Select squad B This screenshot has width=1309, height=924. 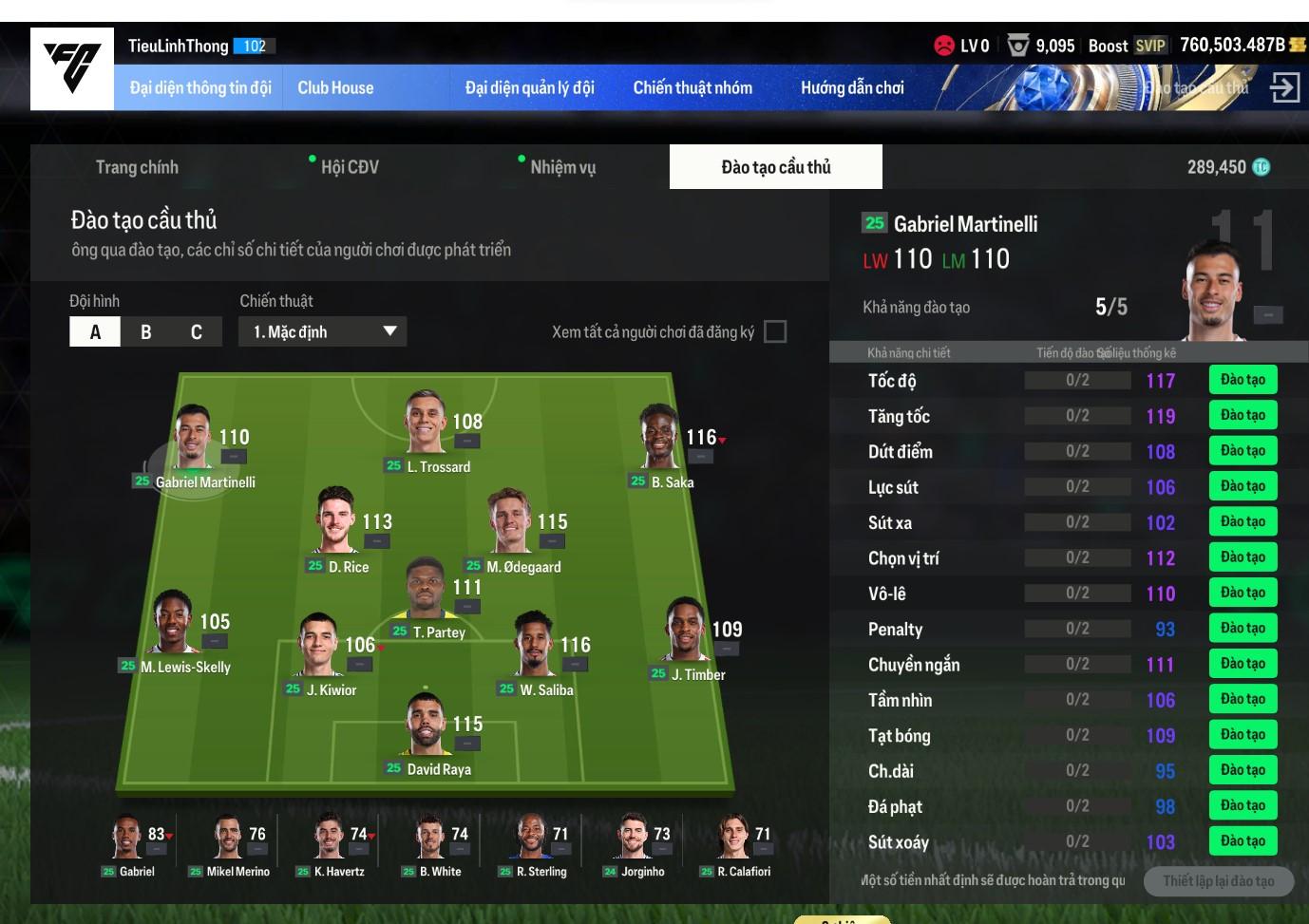(145, 331)
